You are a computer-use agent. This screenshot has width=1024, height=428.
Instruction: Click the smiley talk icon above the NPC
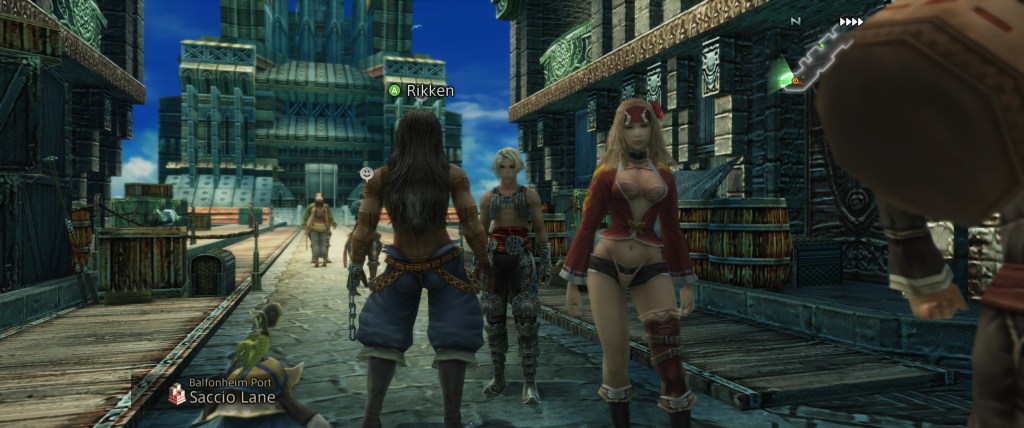point(367,172)
